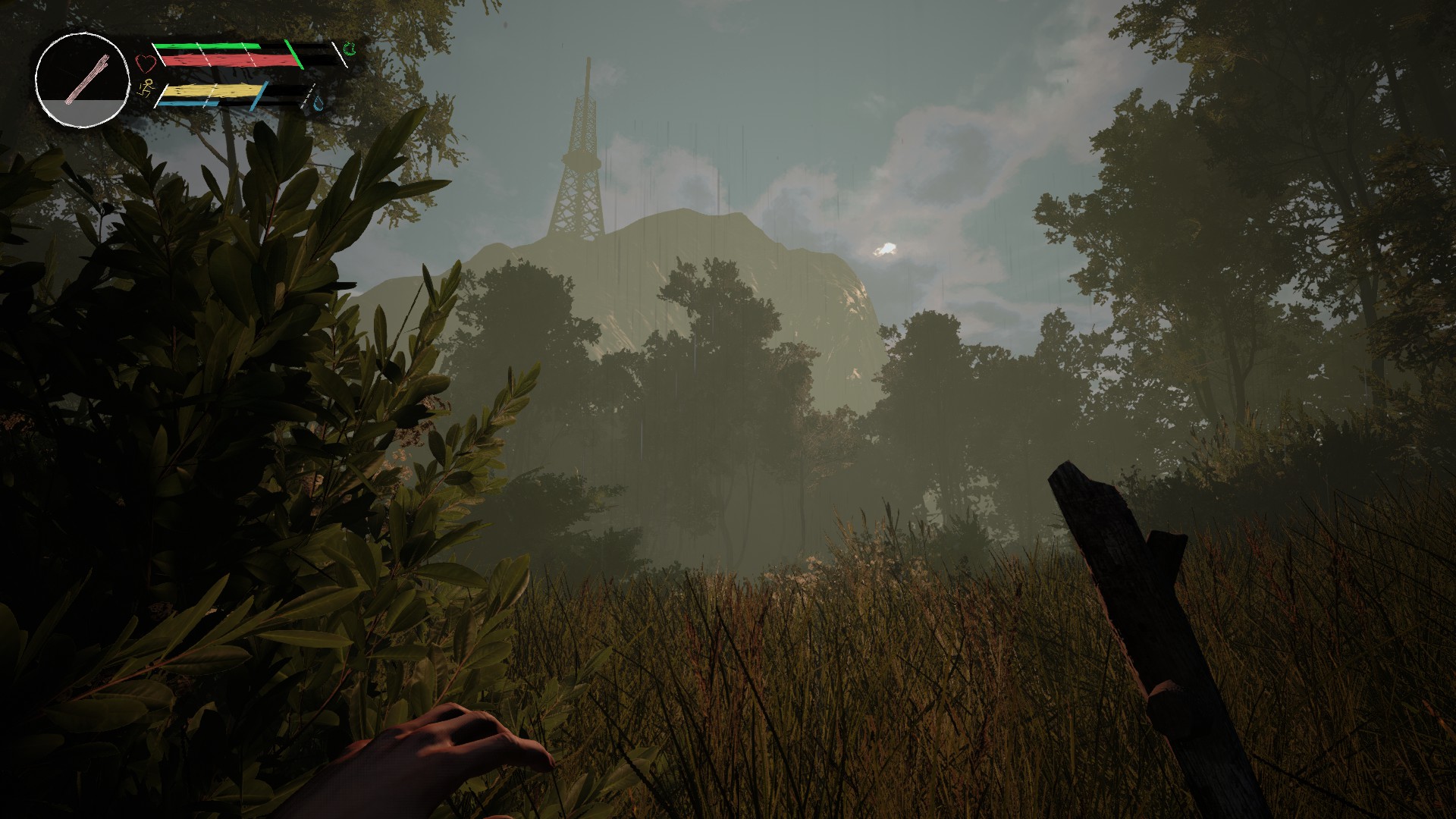This screenshot has height=819, width=1456.
Task: Click the green apple hunger icon
Action: pyautogui.click(x=350, y=50)
